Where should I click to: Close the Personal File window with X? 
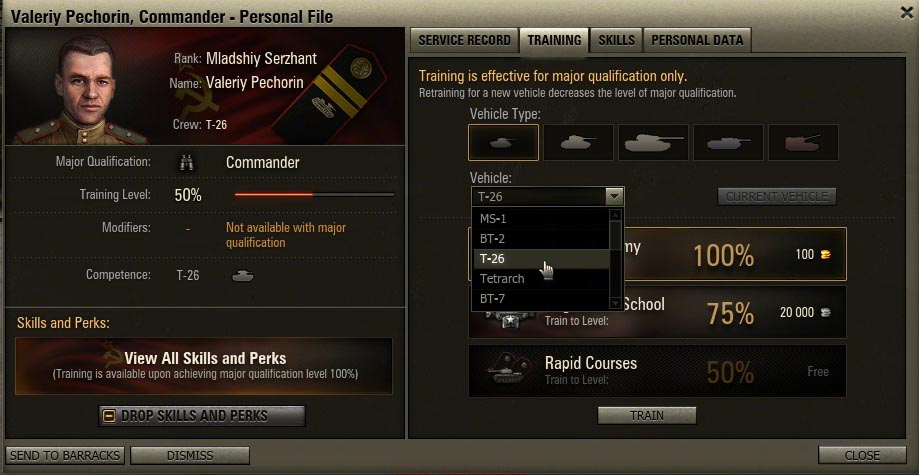click(906, 14)
